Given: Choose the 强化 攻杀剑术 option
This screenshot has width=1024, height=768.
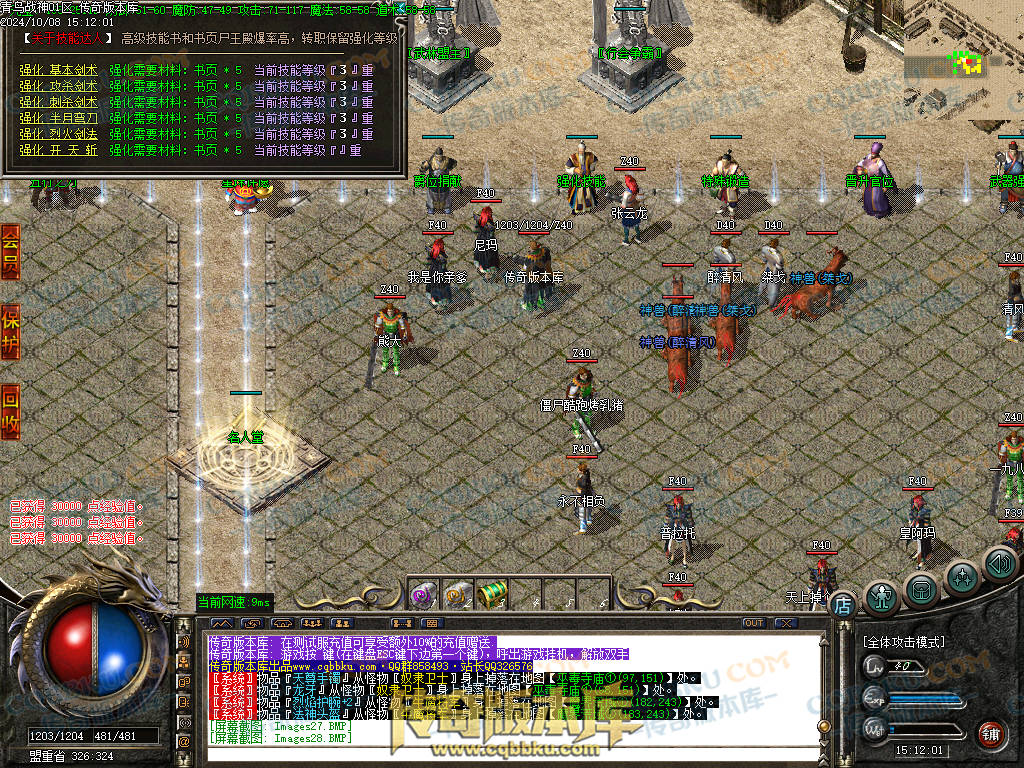Looking at the screenshot, I should coord(59,87).
